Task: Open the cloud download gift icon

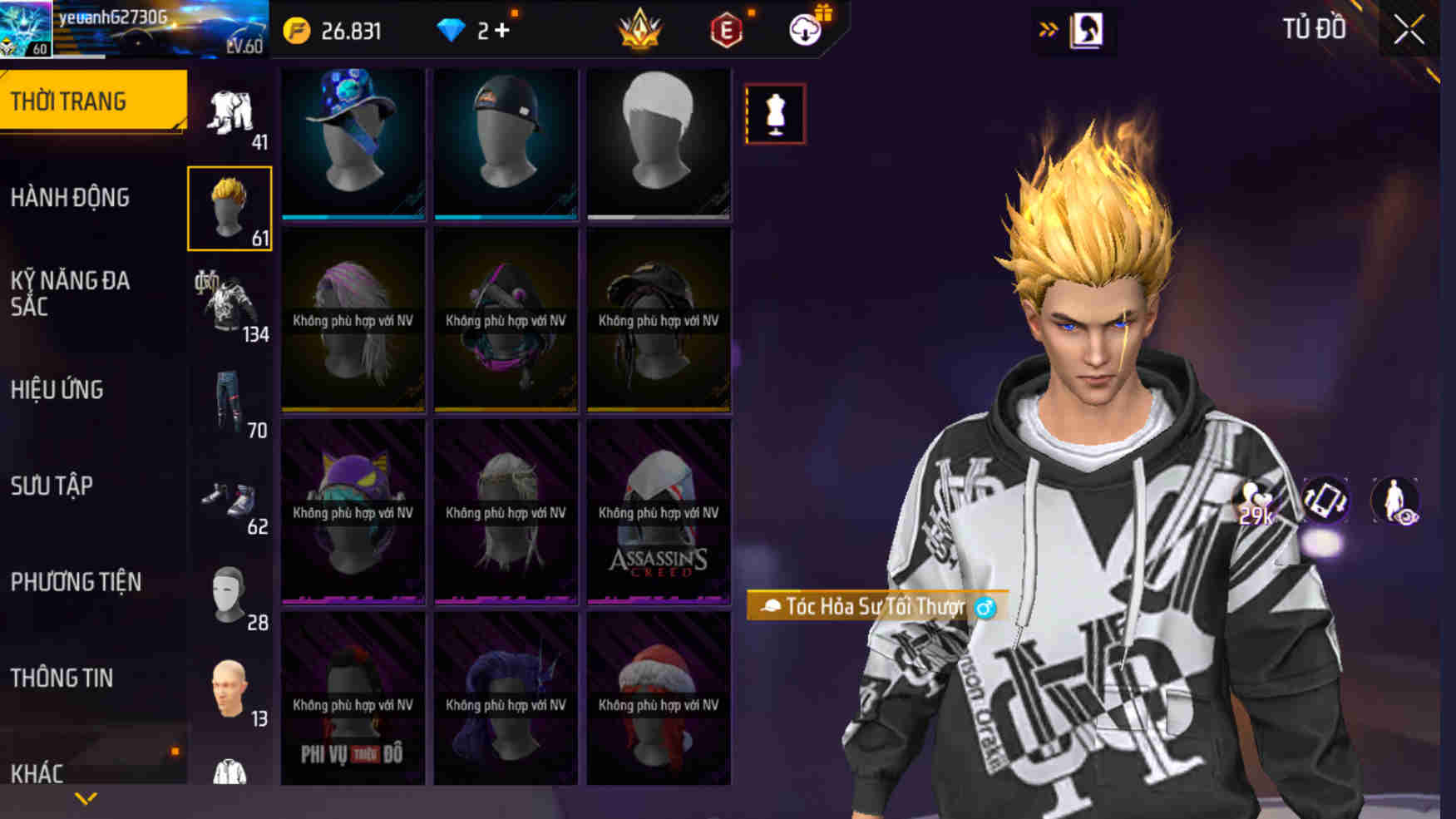Action: coord(802,30)
